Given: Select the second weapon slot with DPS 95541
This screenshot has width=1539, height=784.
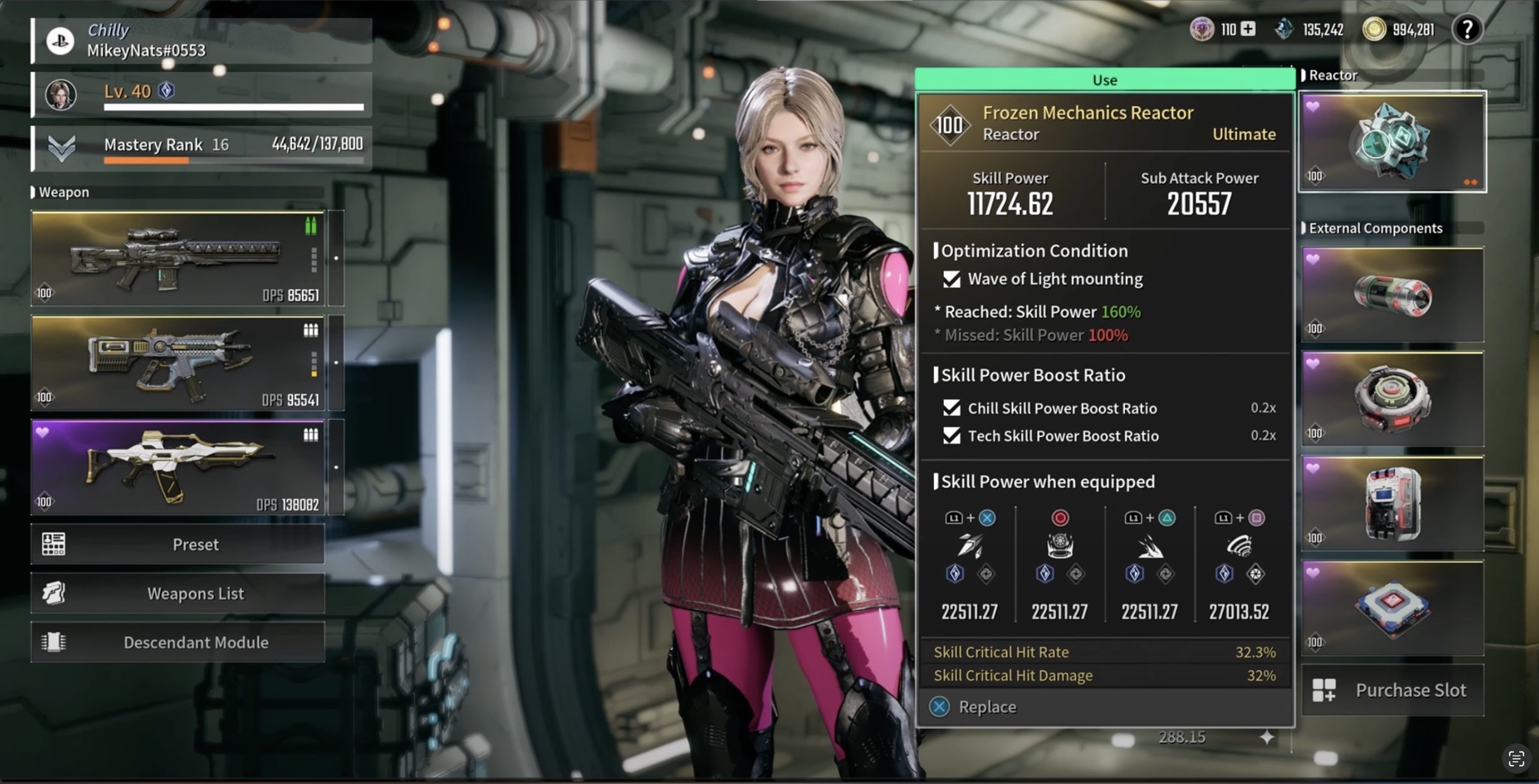Looking at the screenshot, I should coord(178,364).
